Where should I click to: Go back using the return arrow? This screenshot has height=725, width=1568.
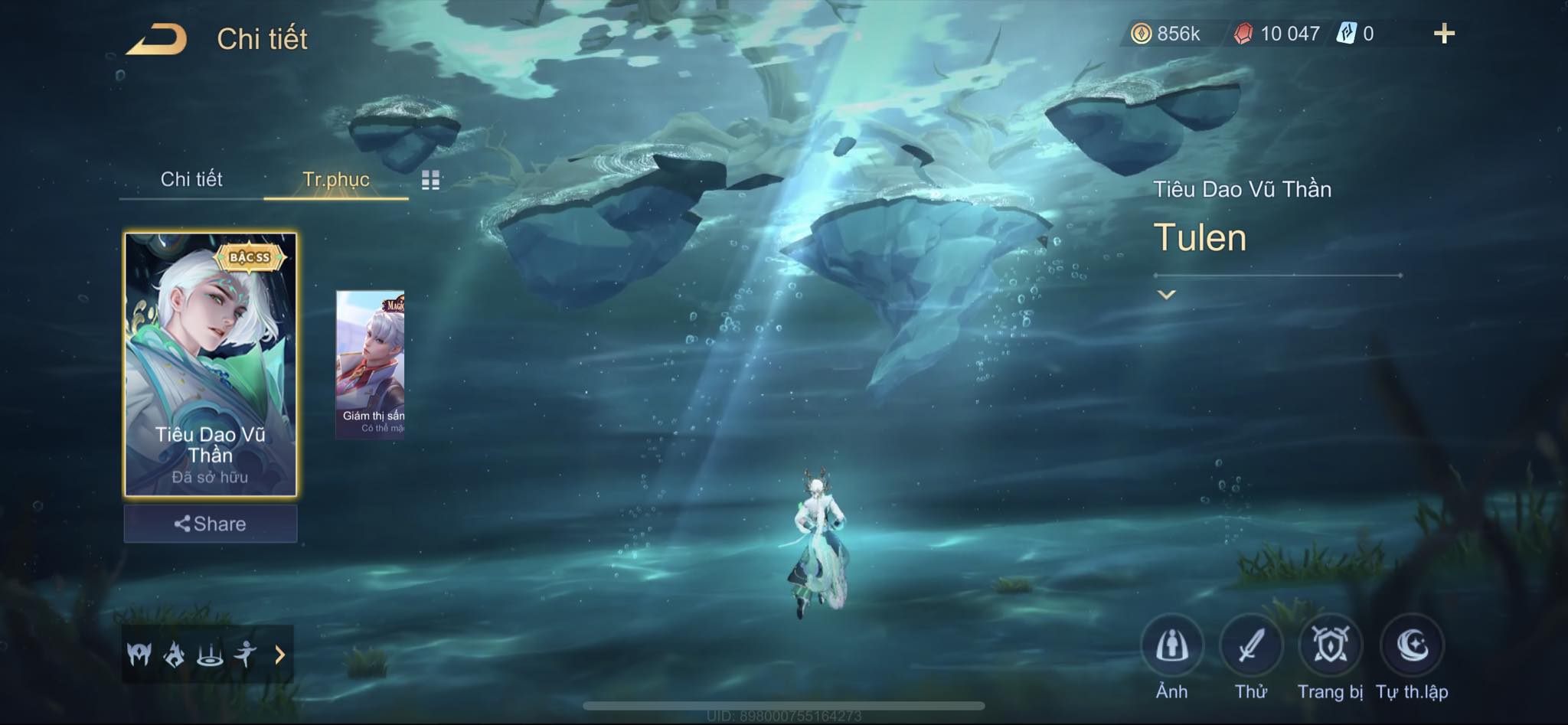point(158,39)
